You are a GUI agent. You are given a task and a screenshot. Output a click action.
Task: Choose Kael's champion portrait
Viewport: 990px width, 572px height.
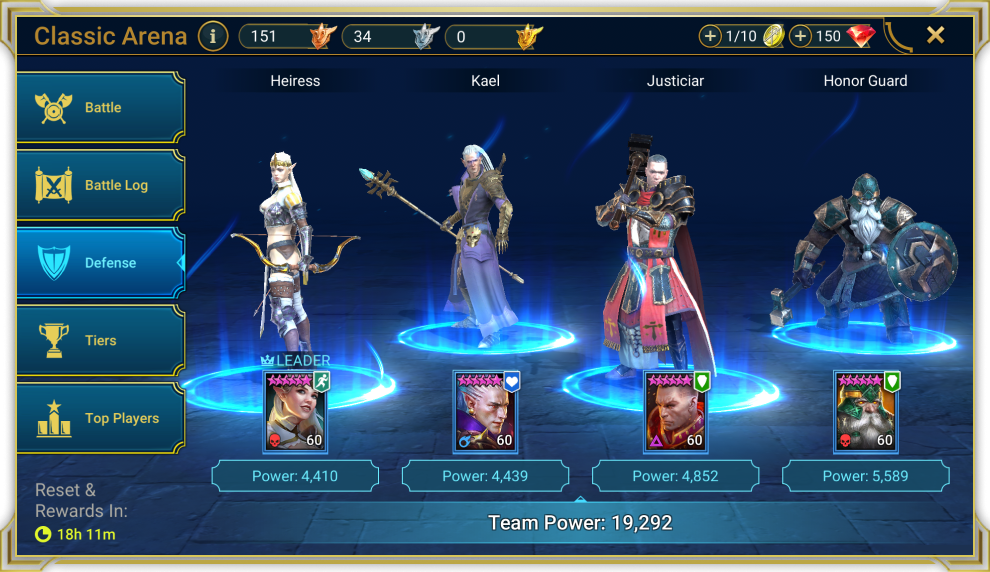485,411
